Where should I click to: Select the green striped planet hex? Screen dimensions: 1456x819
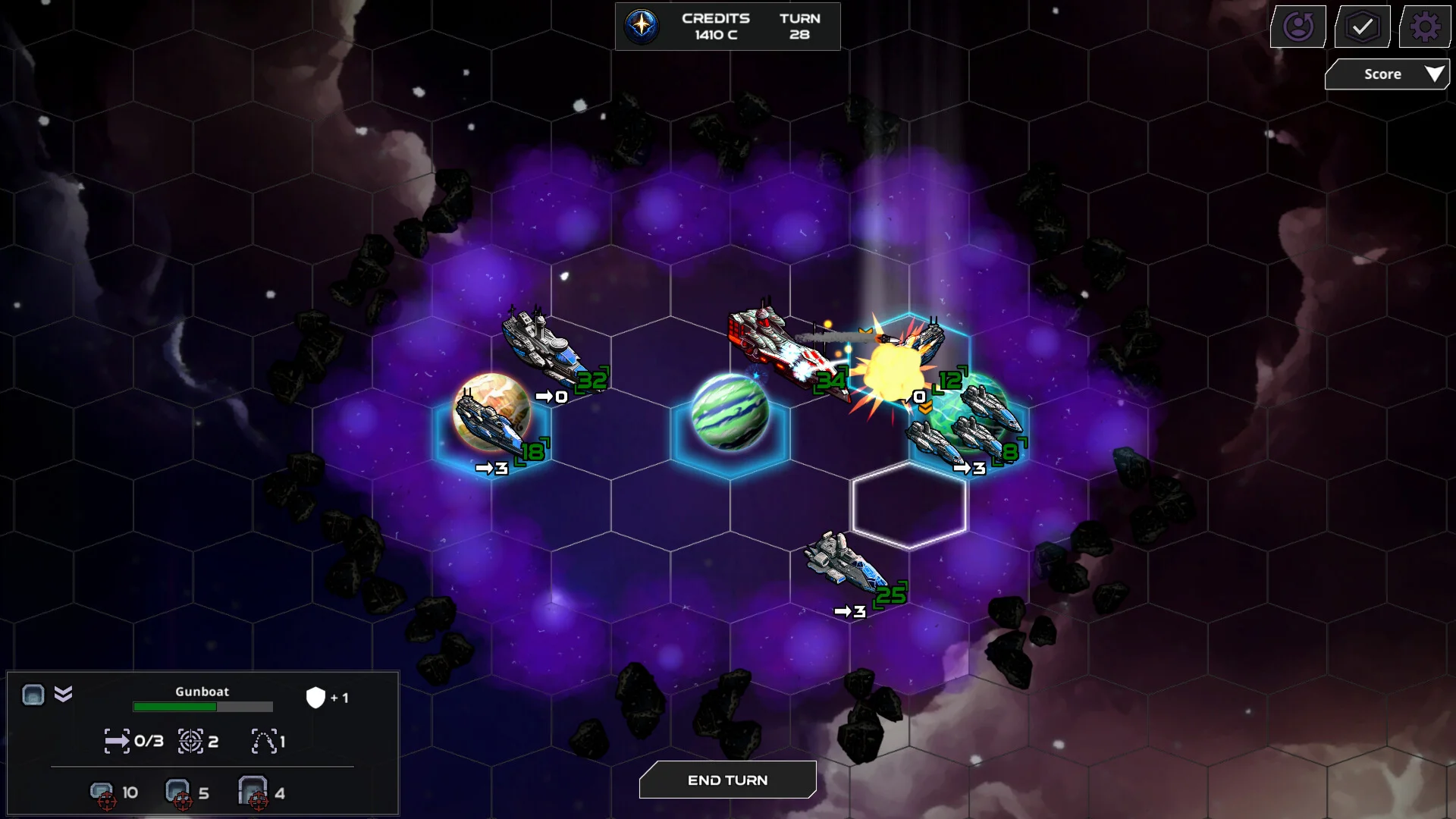tap(730, 413)
